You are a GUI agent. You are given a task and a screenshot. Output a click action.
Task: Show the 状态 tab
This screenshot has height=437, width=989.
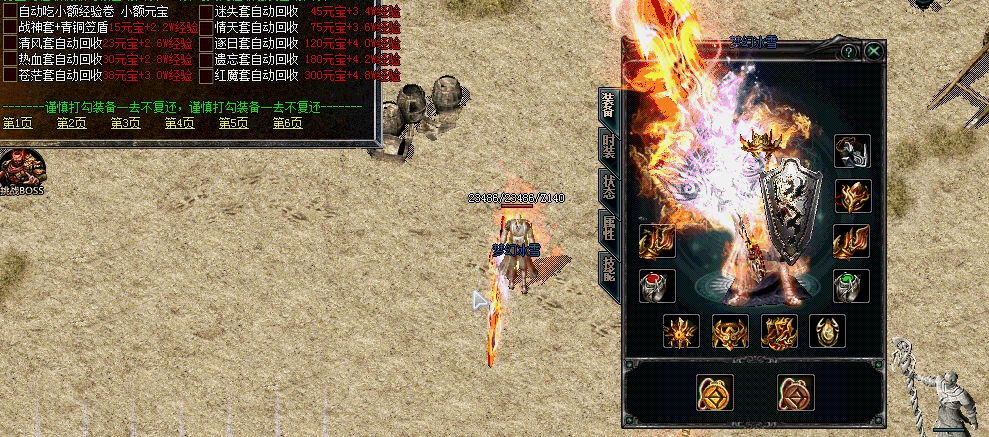tap(608, 186)
